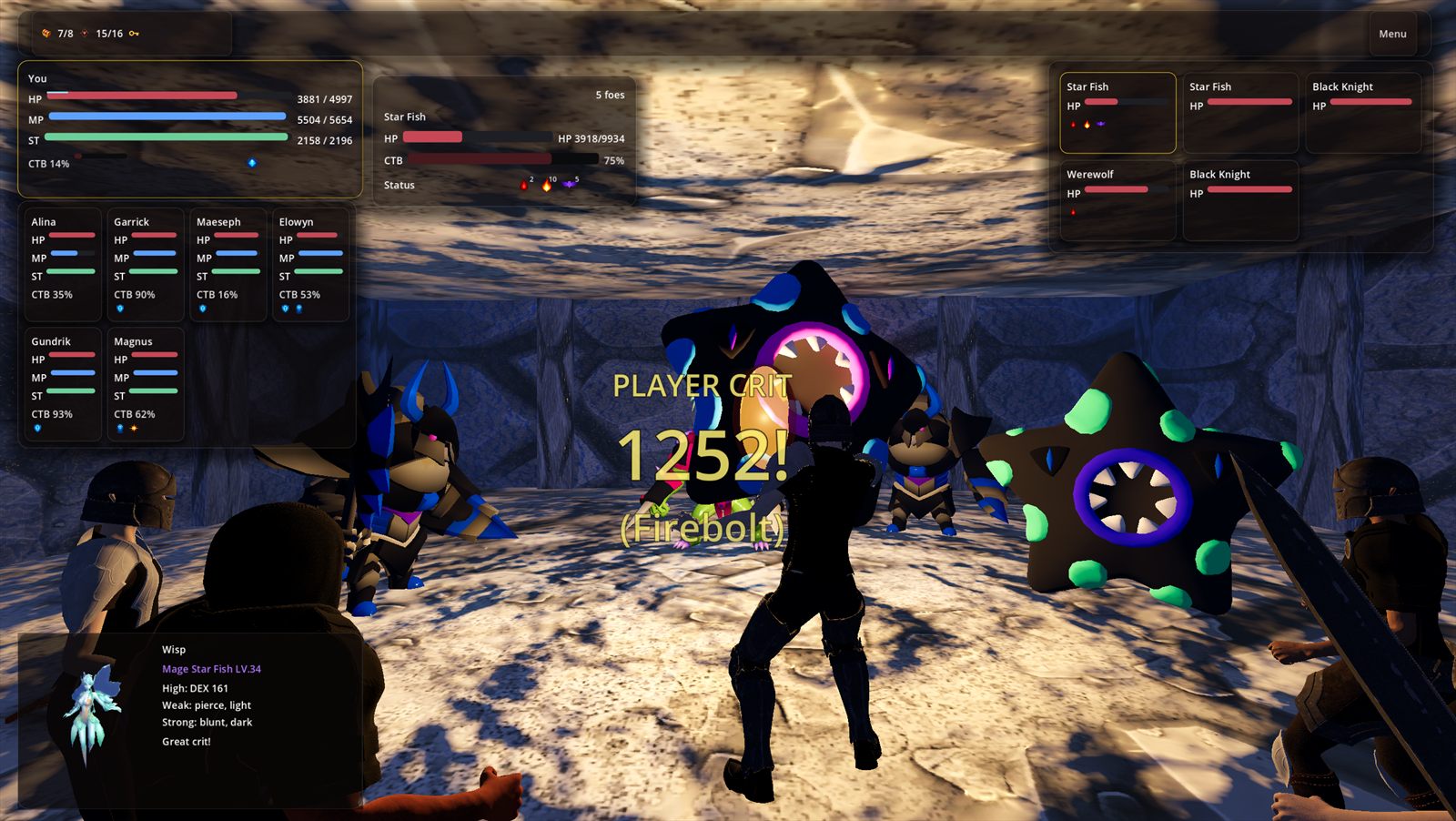Click the purple curse icon in Star Fish status row
1456x821 pixels.
pyautogui.click(x=569, y=184)
